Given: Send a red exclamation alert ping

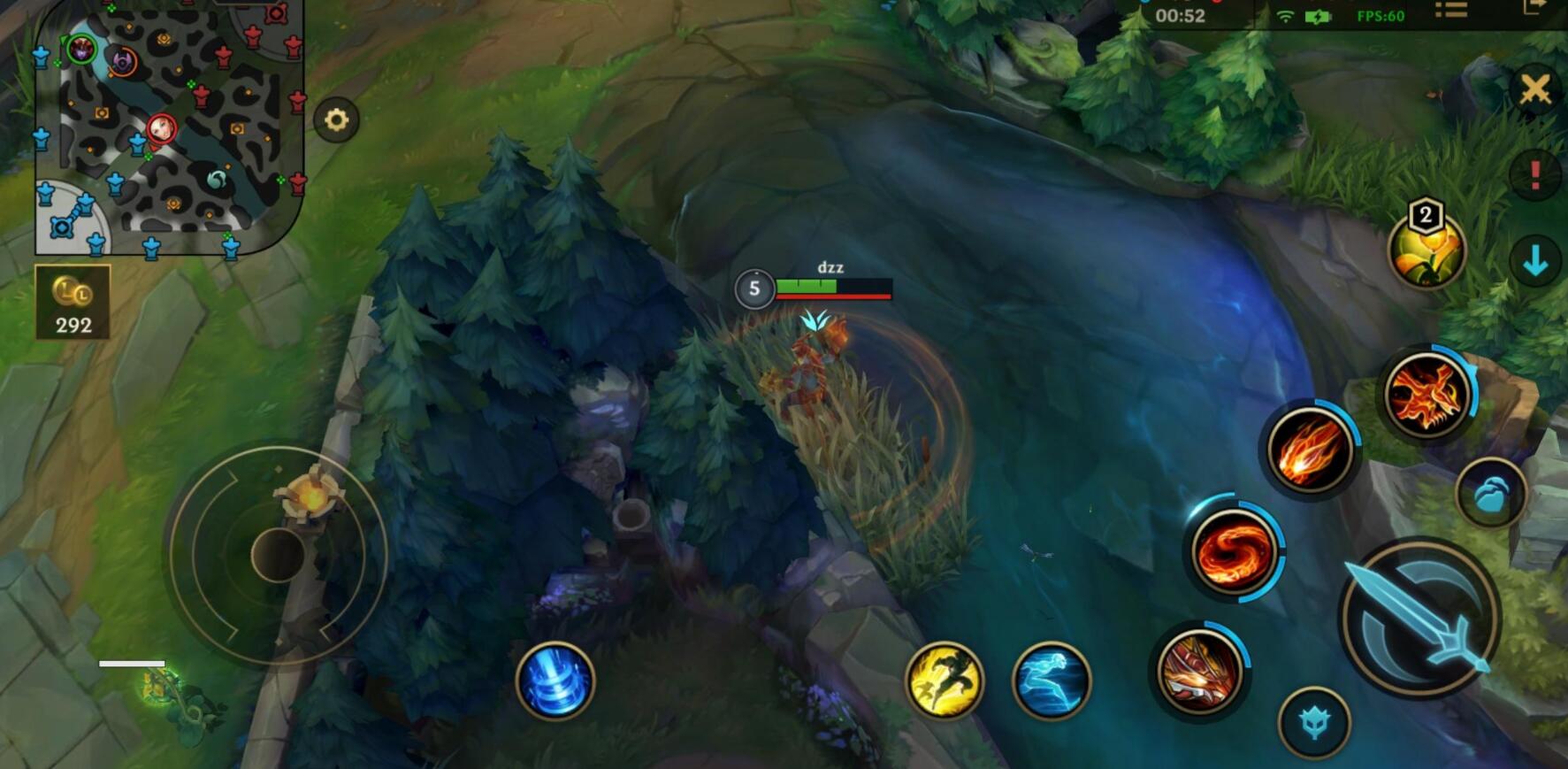Looking at the screenshot, I should pos(1535,174).
